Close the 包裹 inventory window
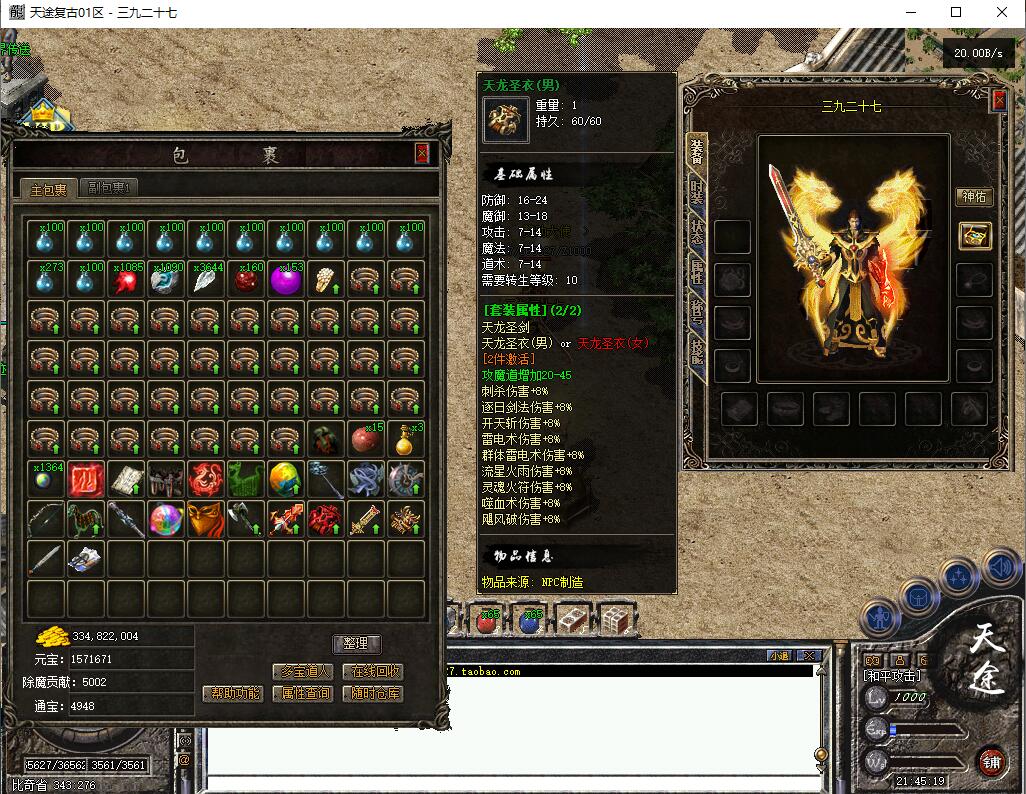Viewport: 1026px width, 794px height. tap(422, 153)
